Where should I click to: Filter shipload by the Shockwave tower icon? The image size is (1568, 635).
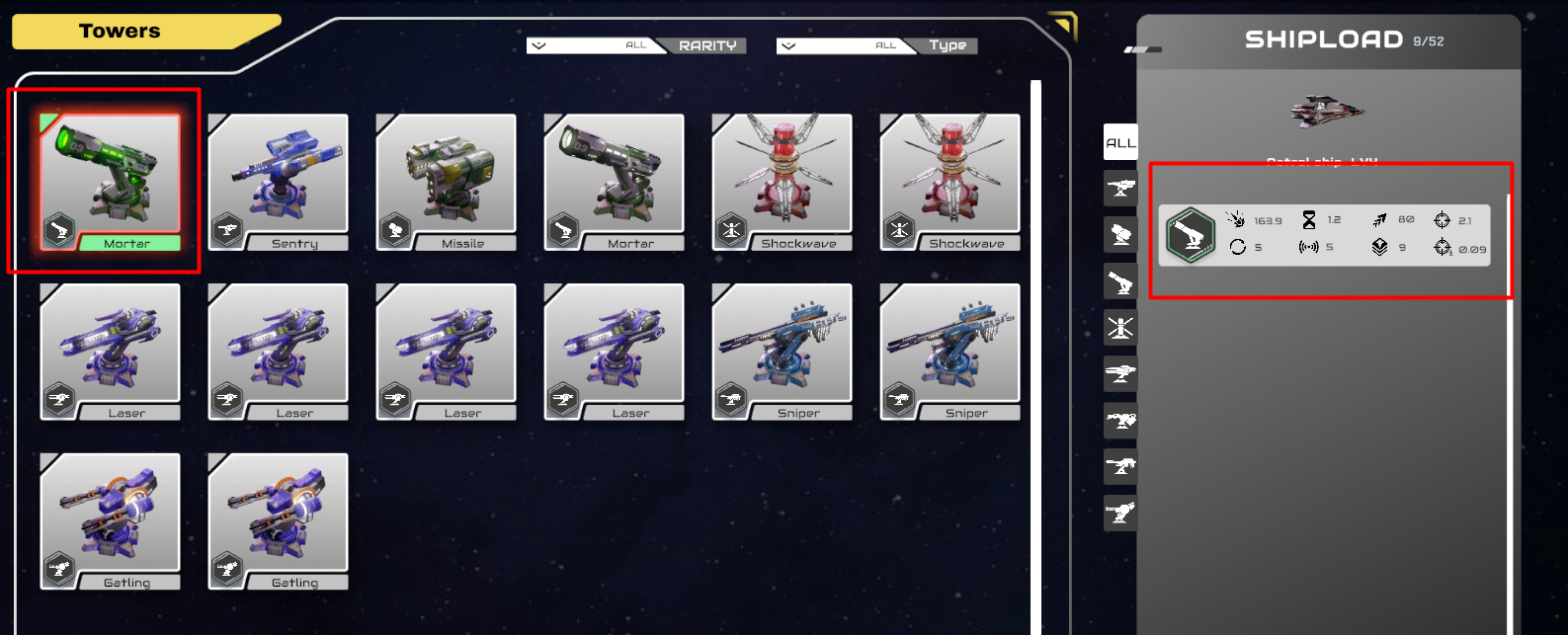point(1120,328)
